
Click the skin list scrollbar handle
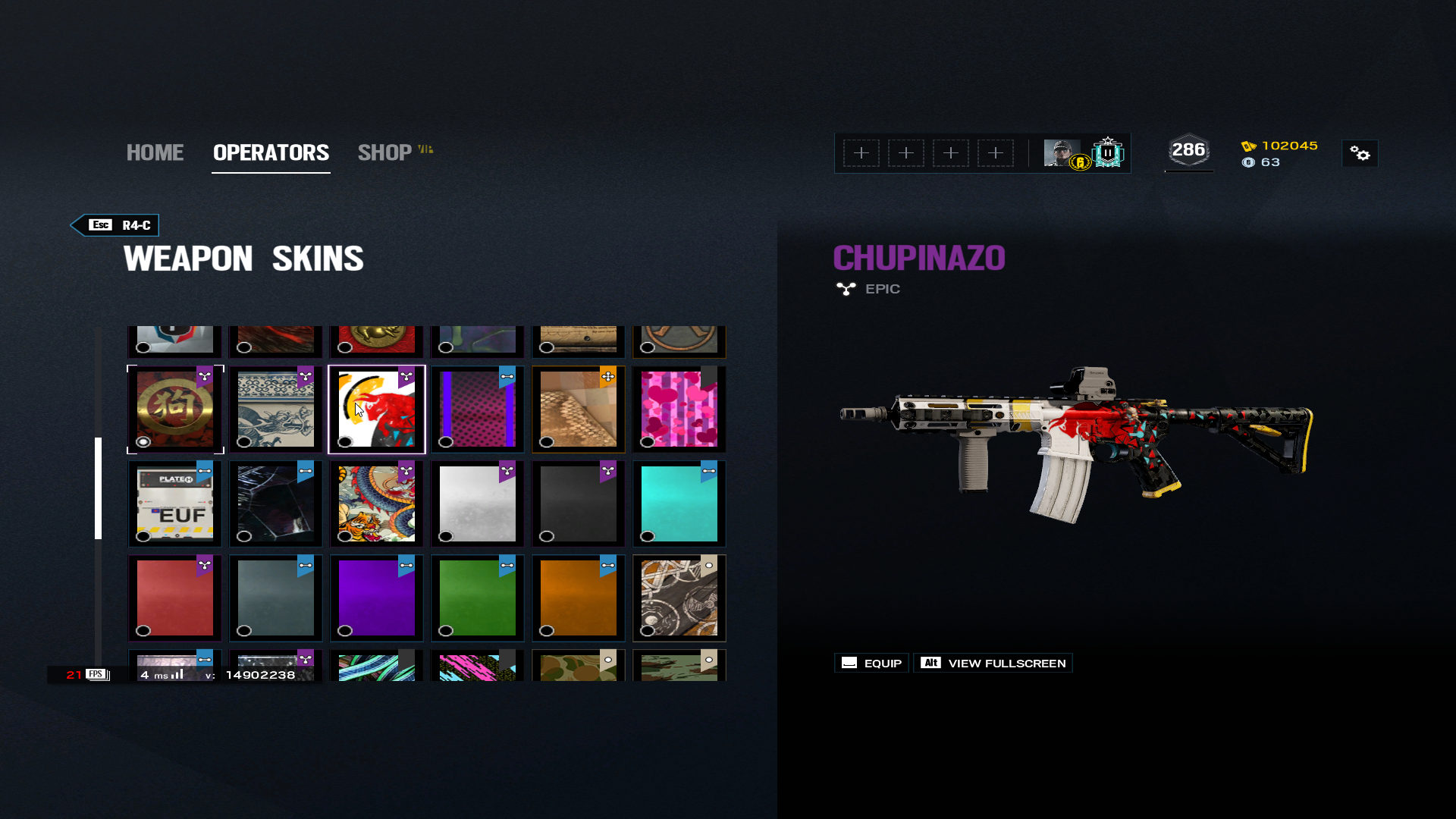click(x=98, y=488)
